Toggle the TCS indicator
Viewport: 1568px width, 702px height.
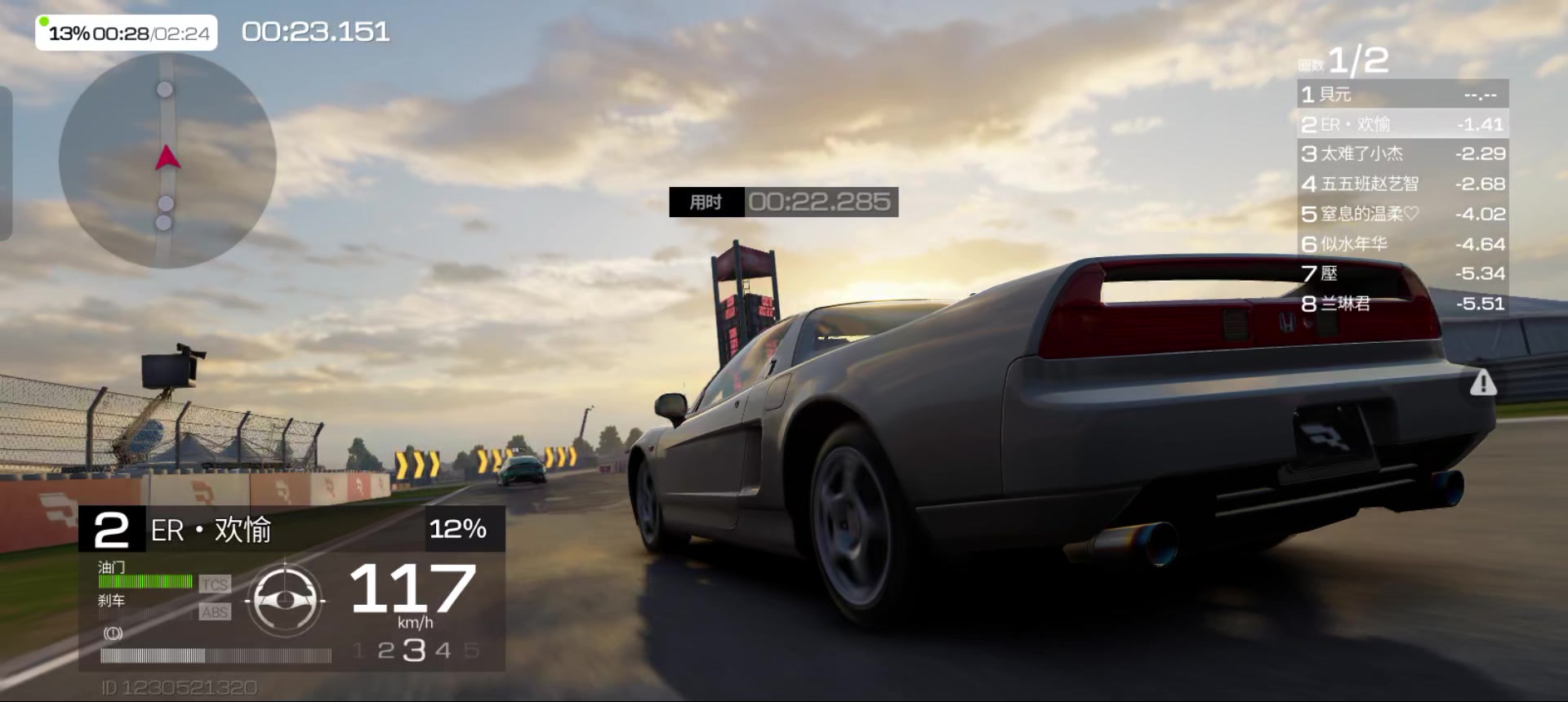215,584
